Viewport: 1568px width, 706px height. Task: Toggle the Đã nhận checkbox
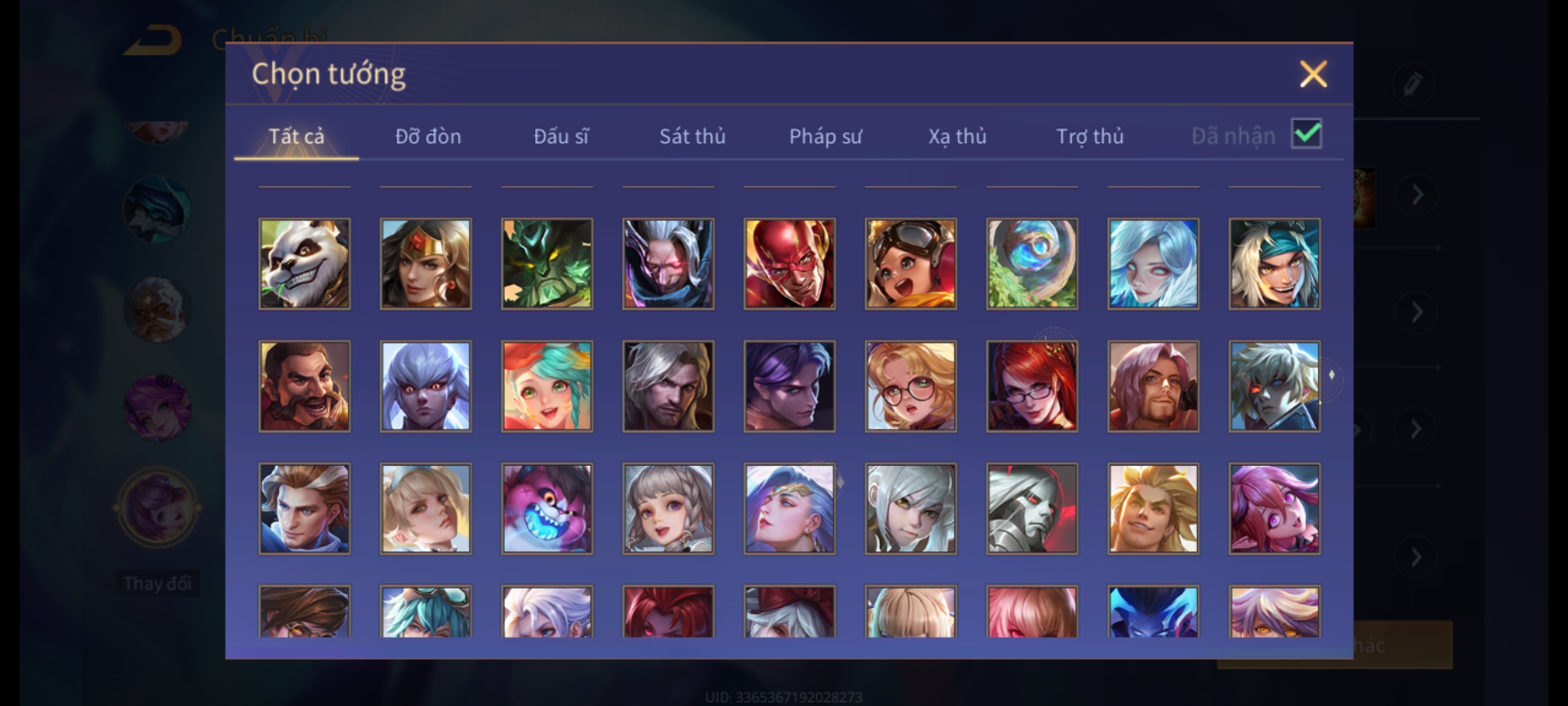pyautogui.click(x=1306, y=134)
